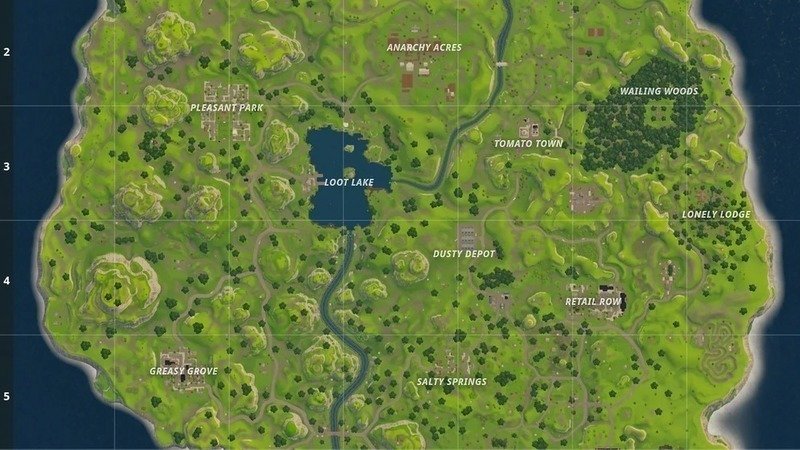Place a marker on Wailing Woods label
This screenshot has height=450, width=800.
[x=658, y=91]
